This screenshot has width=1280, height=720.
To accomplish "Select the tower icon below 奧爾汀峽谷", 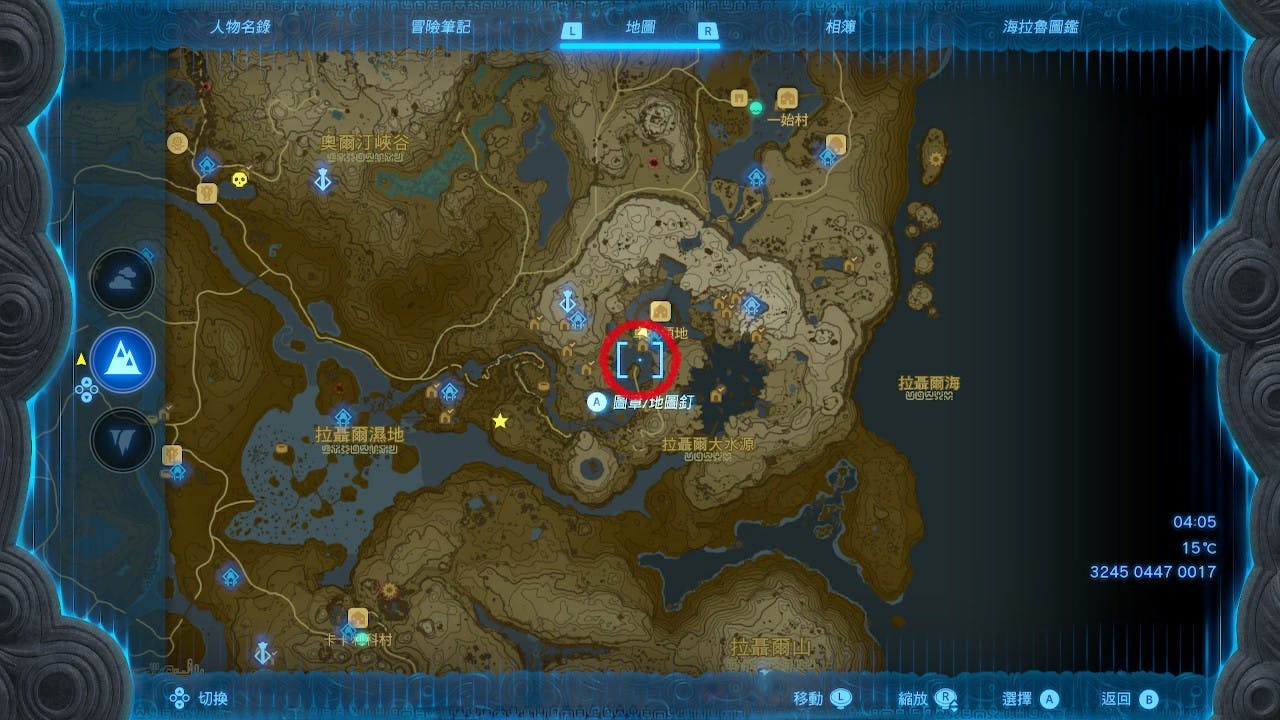I will tap(323, 180).
